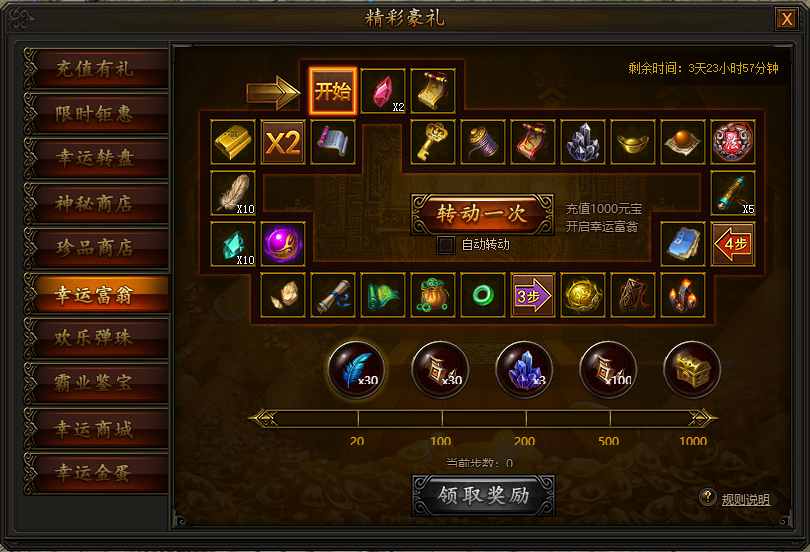
Task: Claim rewards with 领取奖励 button
Action: [483, 496]
